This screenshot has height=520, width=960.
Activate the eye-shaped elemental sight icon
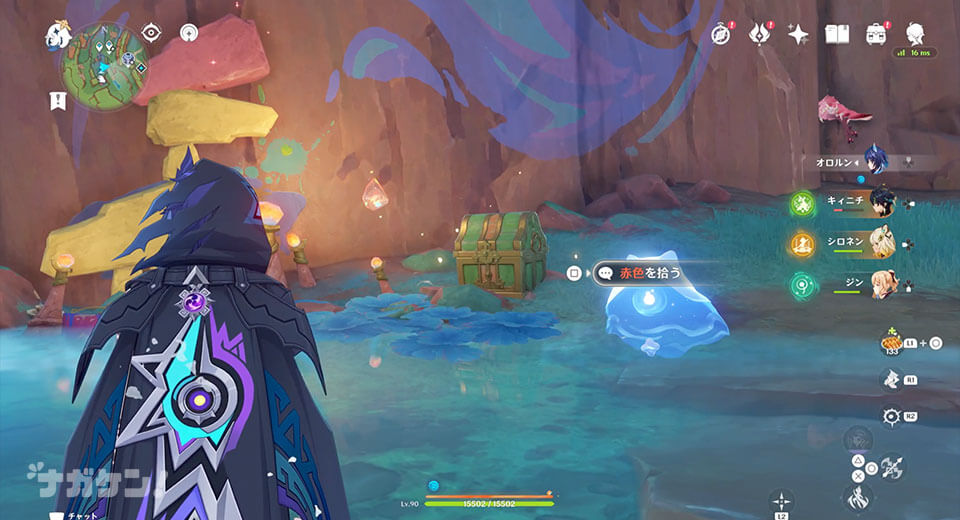[x=151, y=33]
